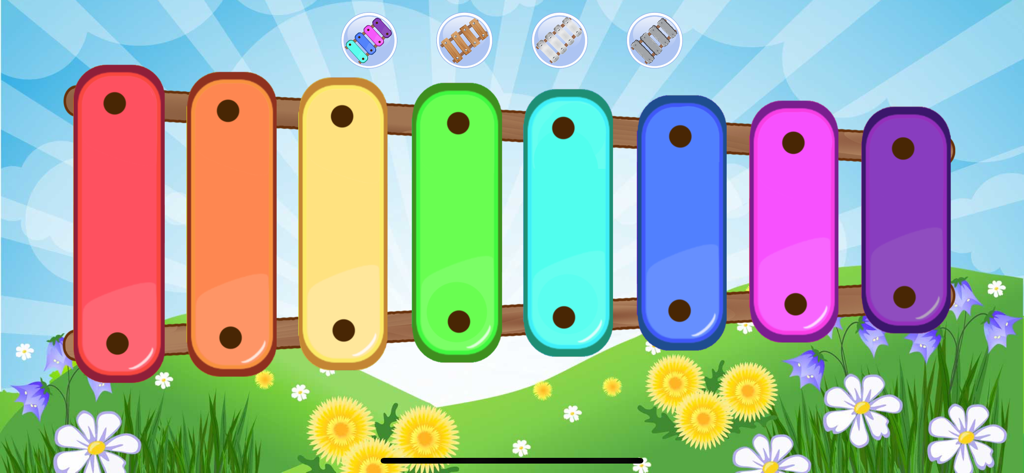1024x473 pixels.
Task: Play the orange xylophone bar
Action: [231, 222]
